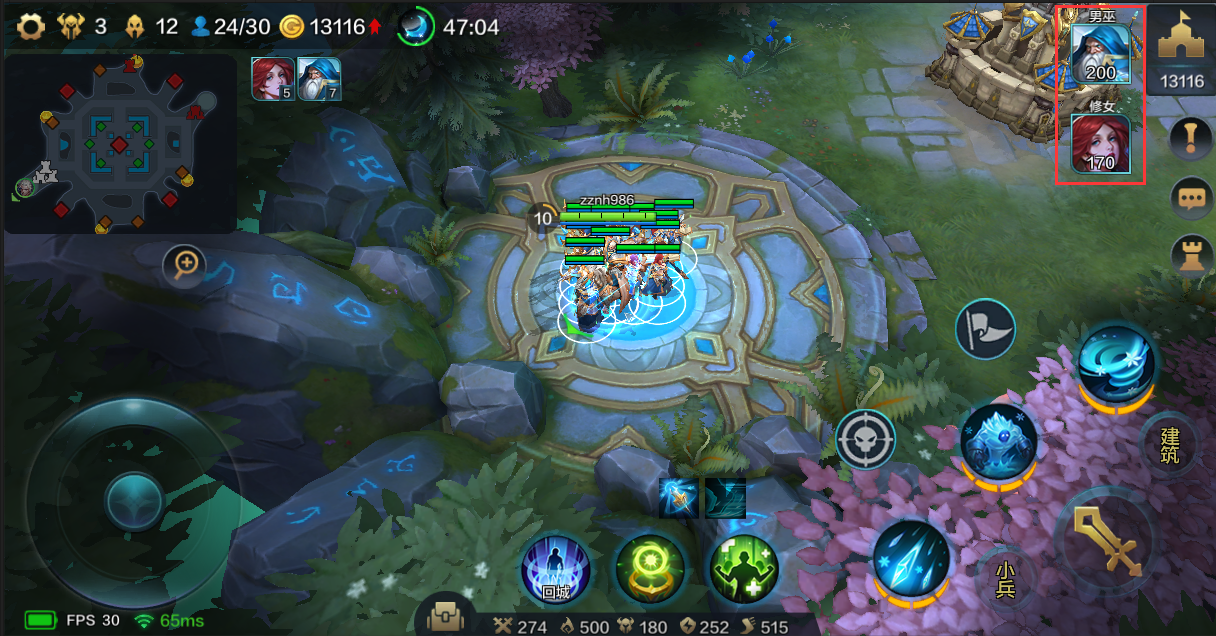Cast the ice shard arrow skill

coord(910,558)
